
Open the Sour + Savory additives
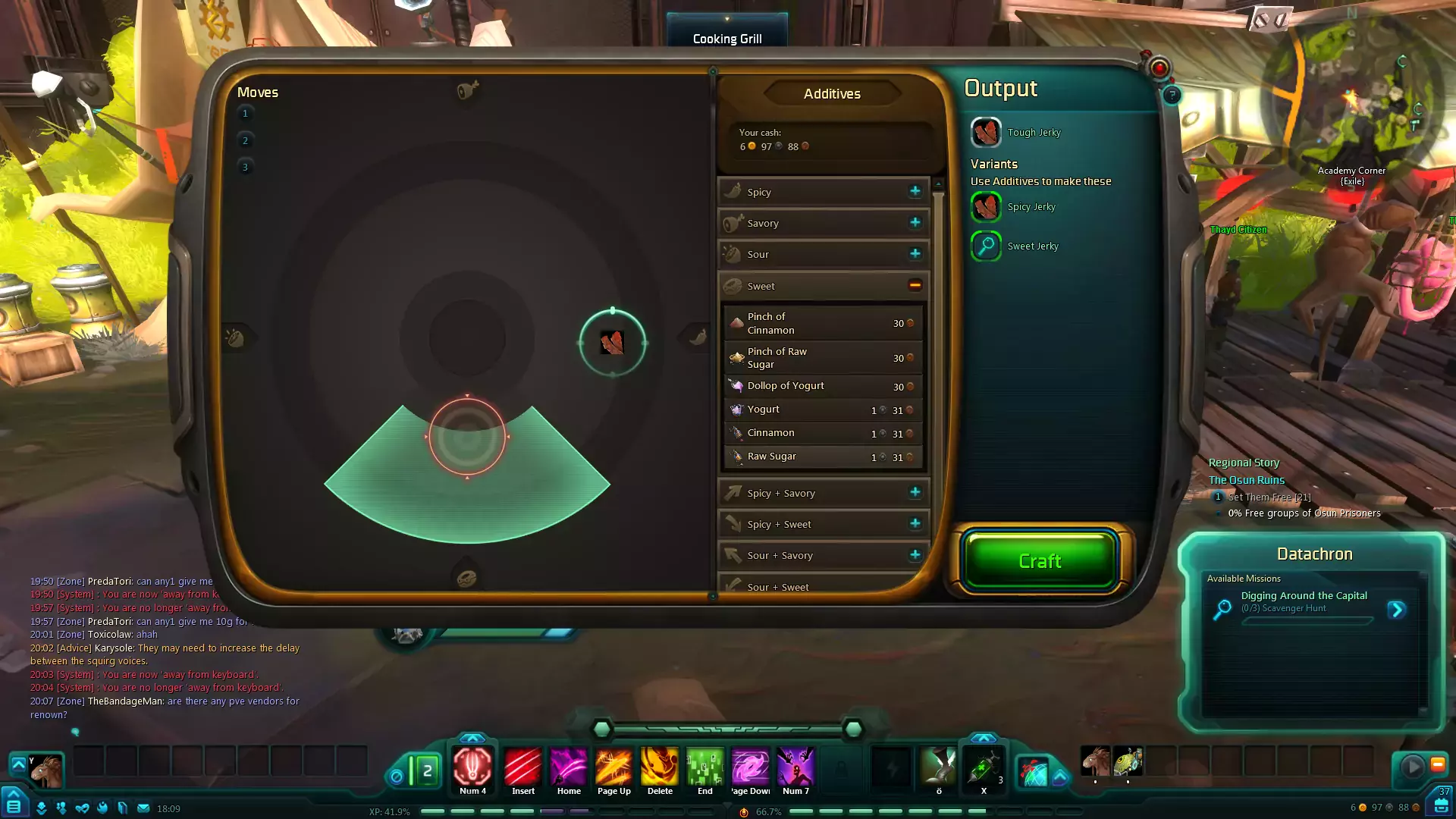pos(915,554)
